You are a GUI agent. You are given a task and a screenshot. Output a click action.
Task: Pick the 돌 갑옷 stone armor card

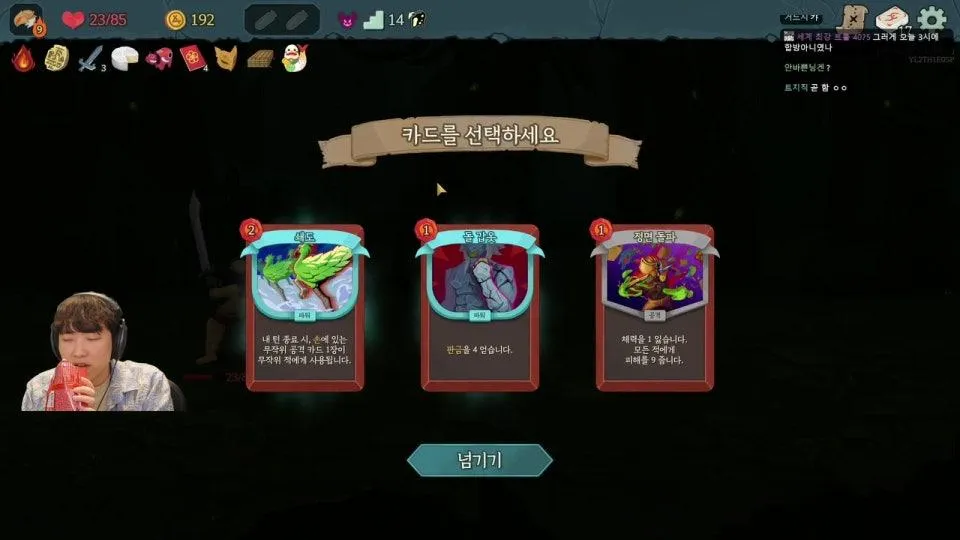480,308
